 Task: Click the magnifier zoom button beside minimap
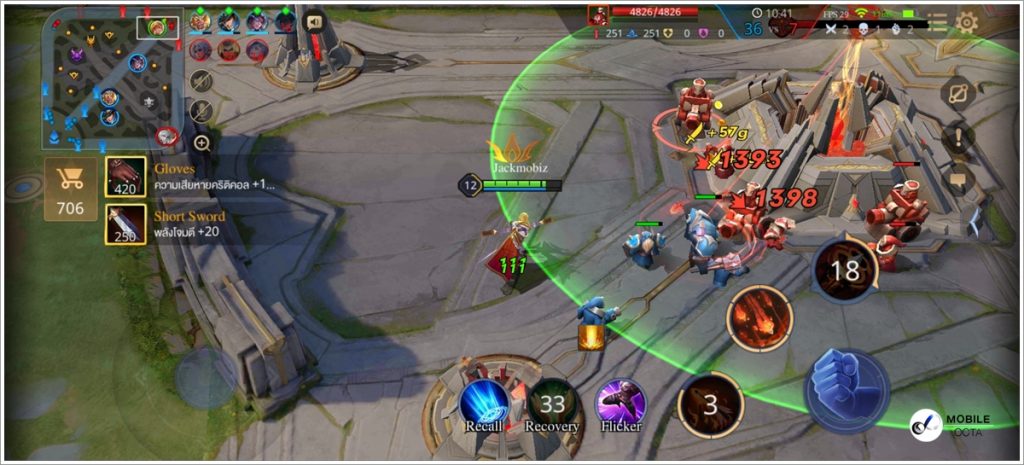point(202,143)
